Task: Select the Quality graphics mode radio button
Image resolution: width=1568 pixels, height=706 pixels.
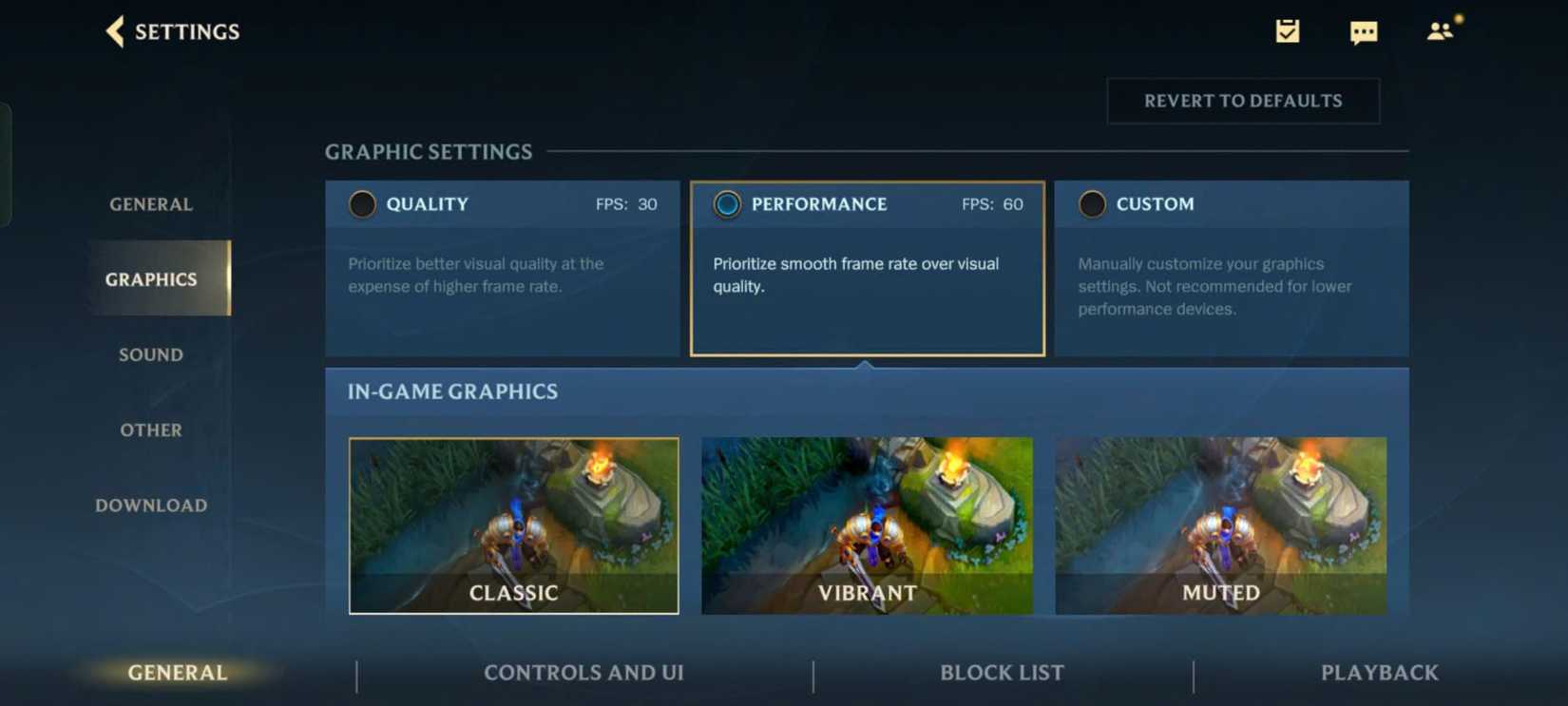Action: click(361, 204)
